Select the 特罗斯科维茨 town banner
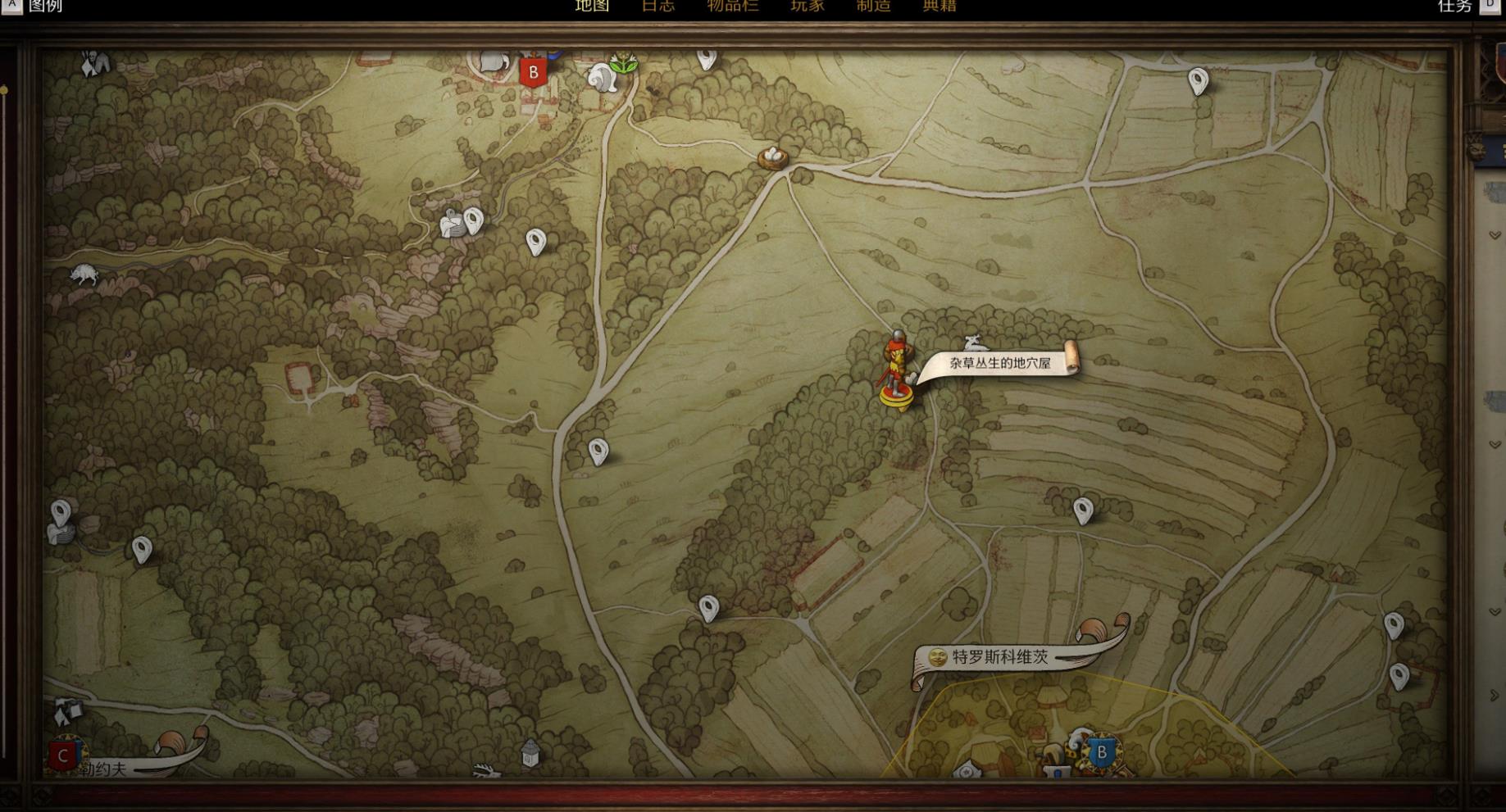This screenshot has height=812, width=1506. 1000,657
